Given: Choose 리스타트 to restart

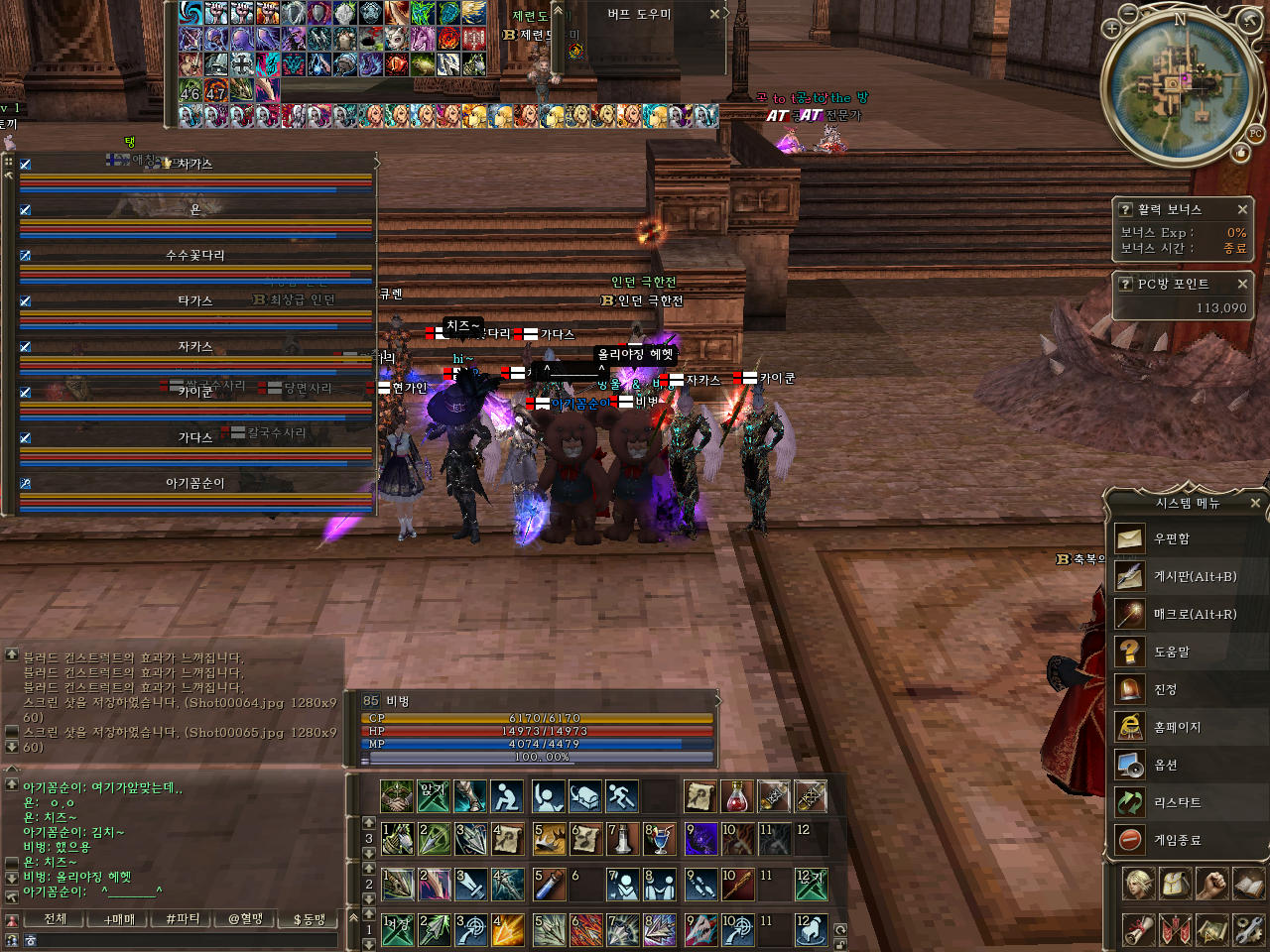Looking at the screenshot, I should pyautogui.click(x=1177, y=802).
